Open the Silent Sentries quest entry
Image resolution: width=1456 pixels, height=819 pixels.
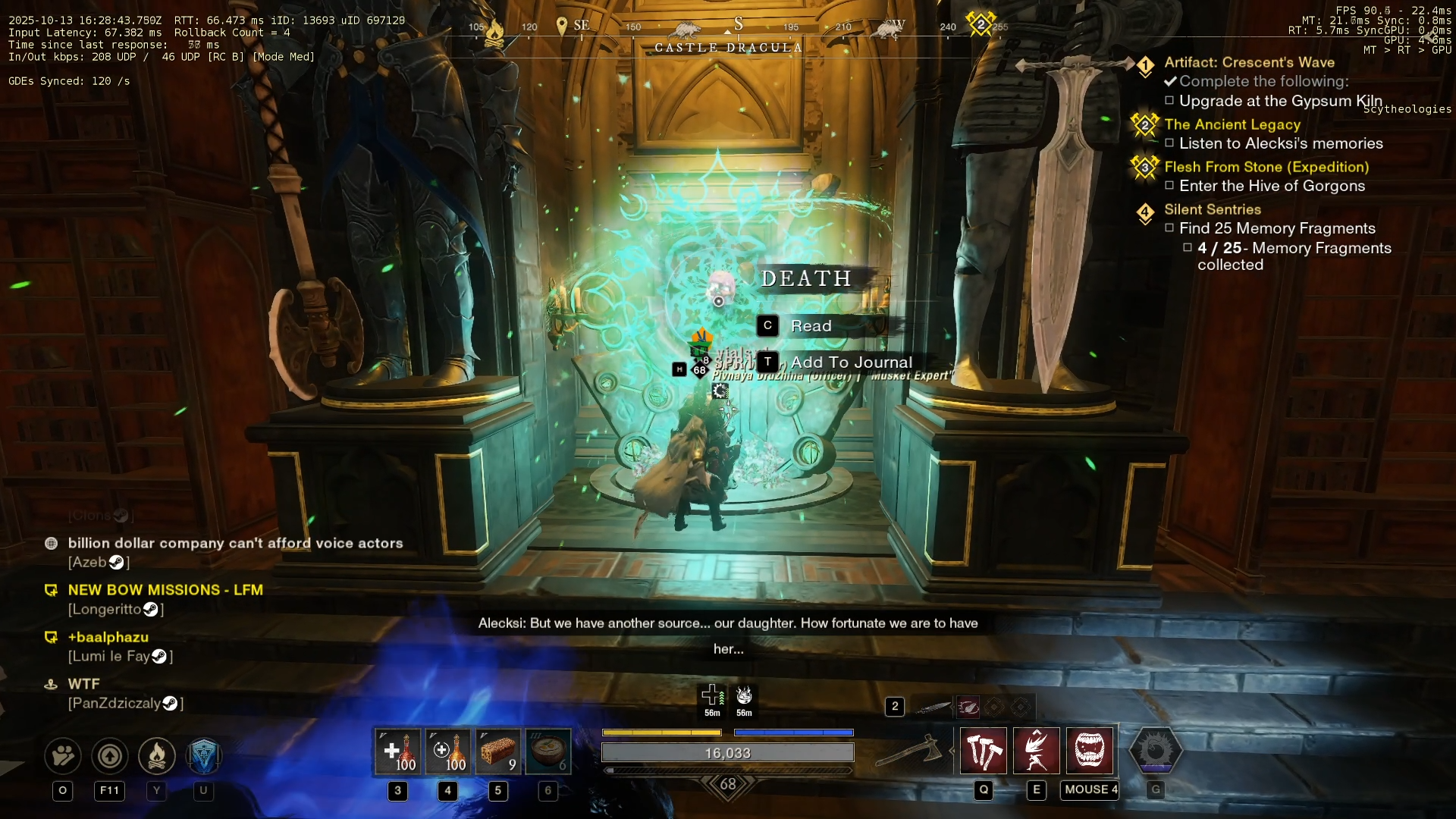coord(1213,209)
